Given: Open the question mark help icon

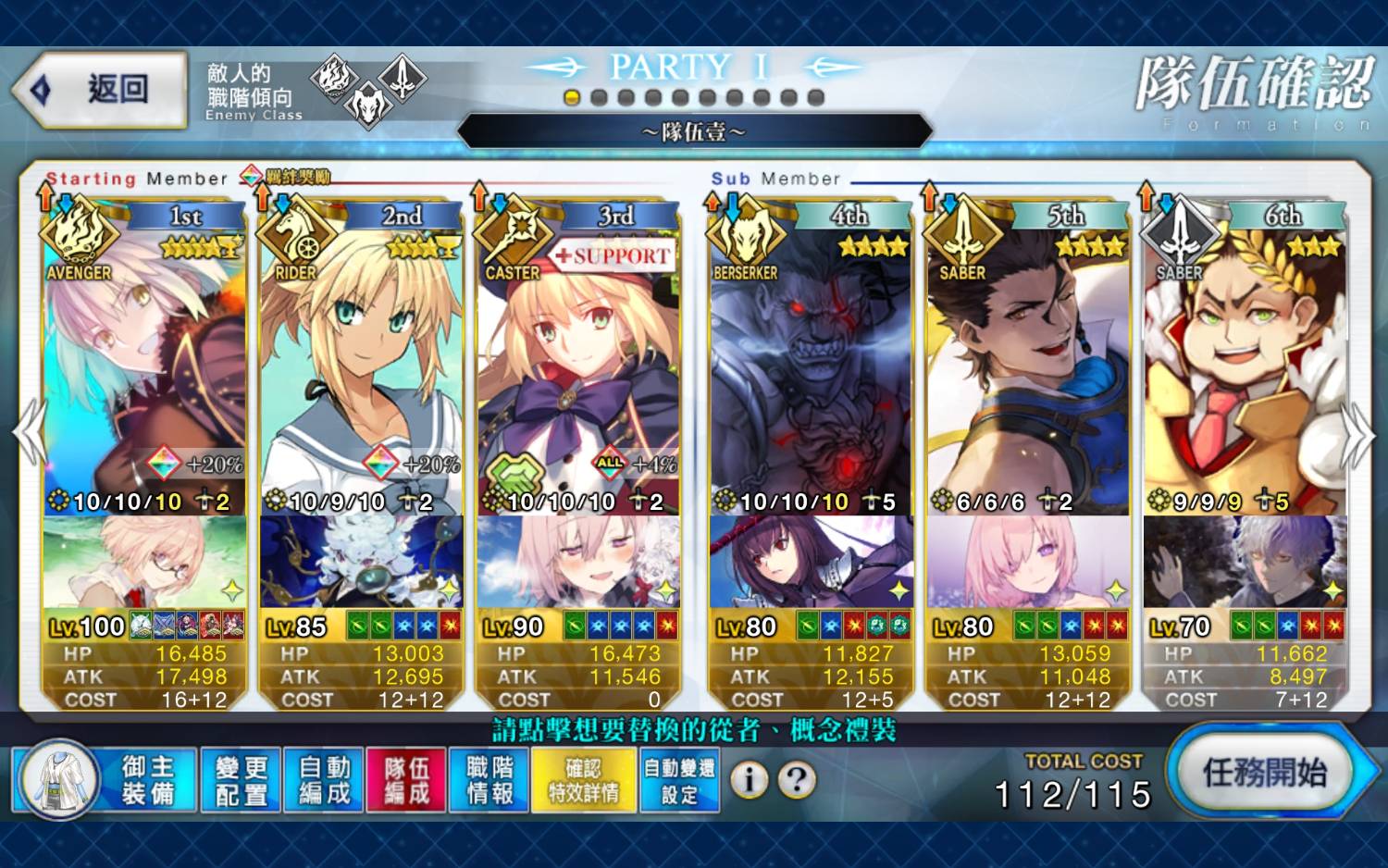Looking at the screenshot, I should 796,780.
